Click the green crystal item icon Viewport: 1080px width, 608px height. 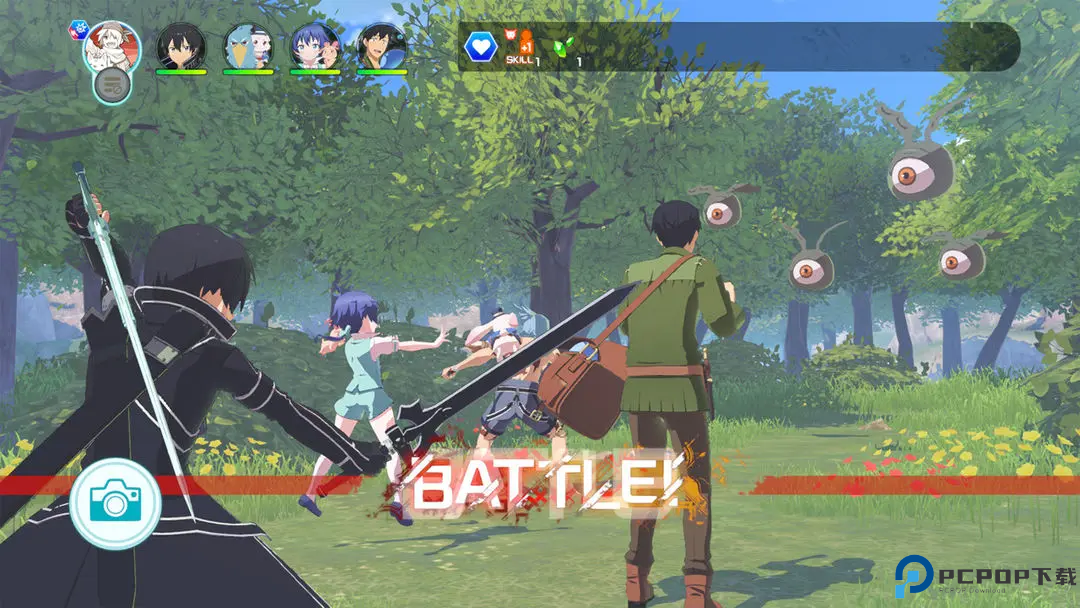click(x=565, y=47)
